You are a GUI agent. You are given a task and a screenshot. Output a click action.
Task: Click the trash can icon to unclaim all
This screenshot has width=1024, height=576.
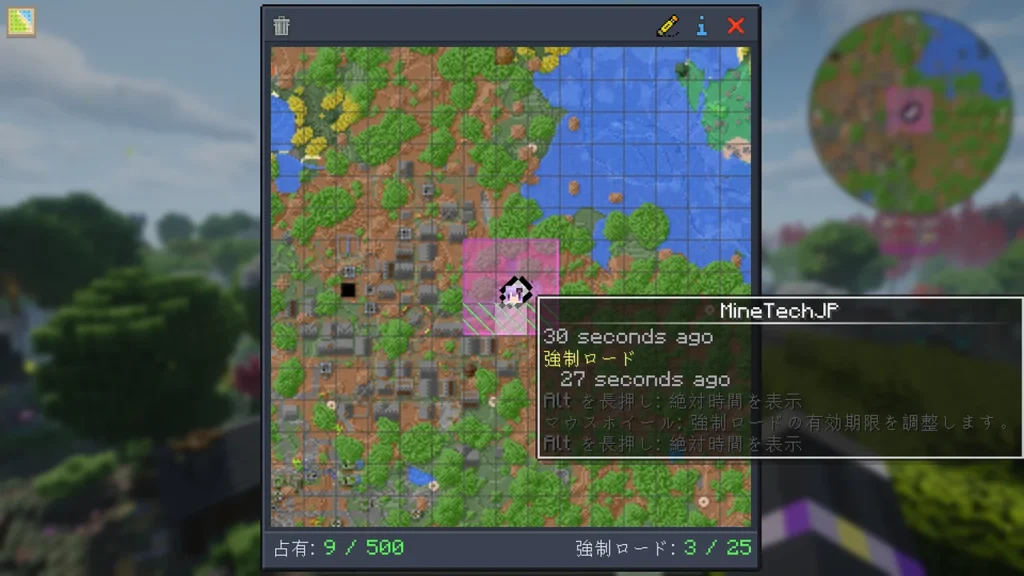282,26
